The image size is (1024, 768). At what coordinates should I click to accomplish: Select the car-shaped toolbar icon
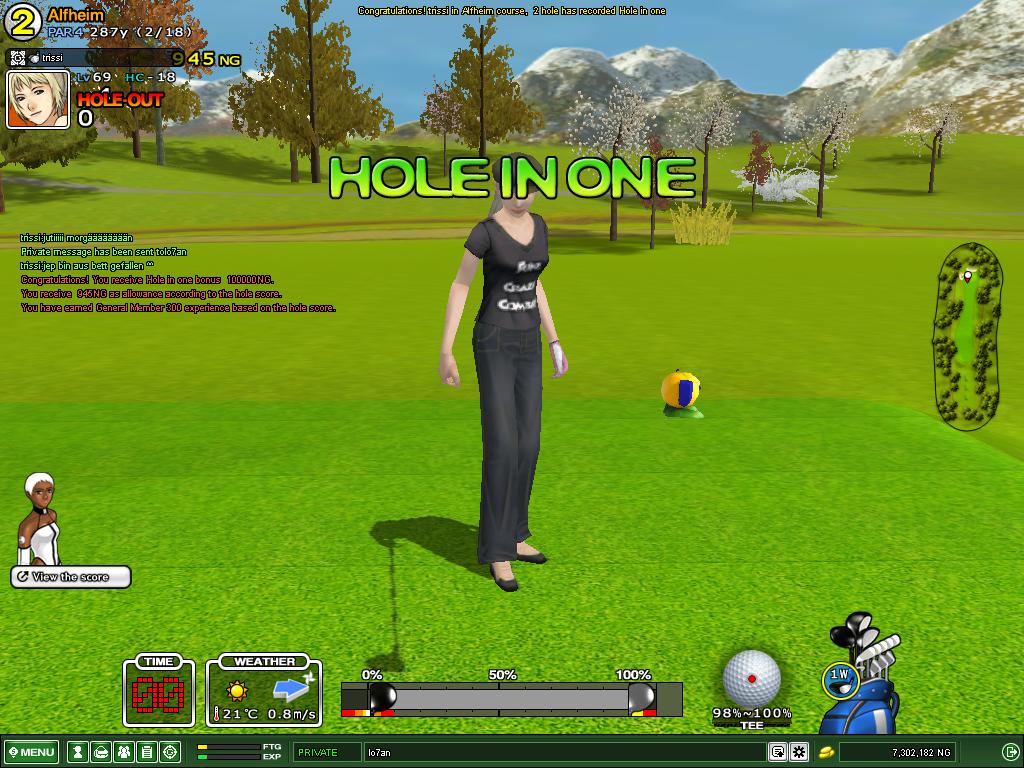tap(100, 752)
